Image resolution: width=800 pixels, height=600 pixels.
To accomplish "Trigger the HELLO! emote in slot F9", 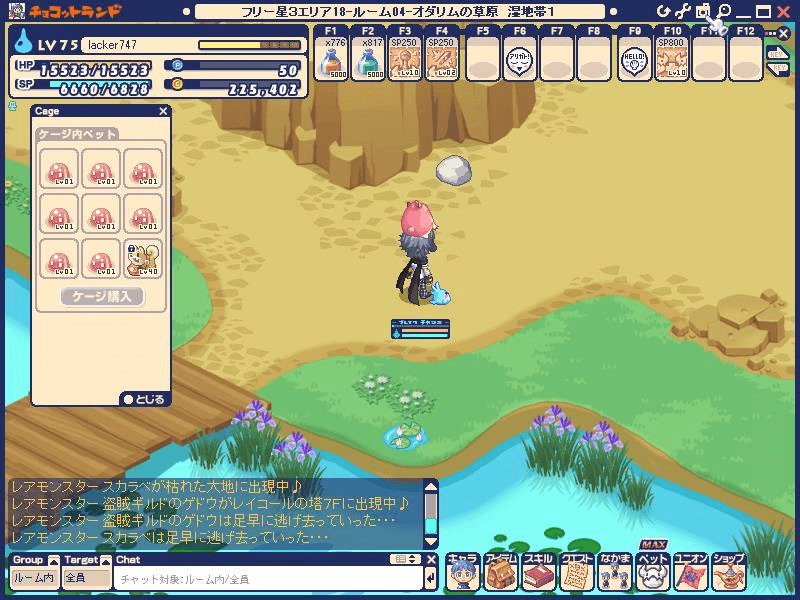I will (x=633, y=64).
